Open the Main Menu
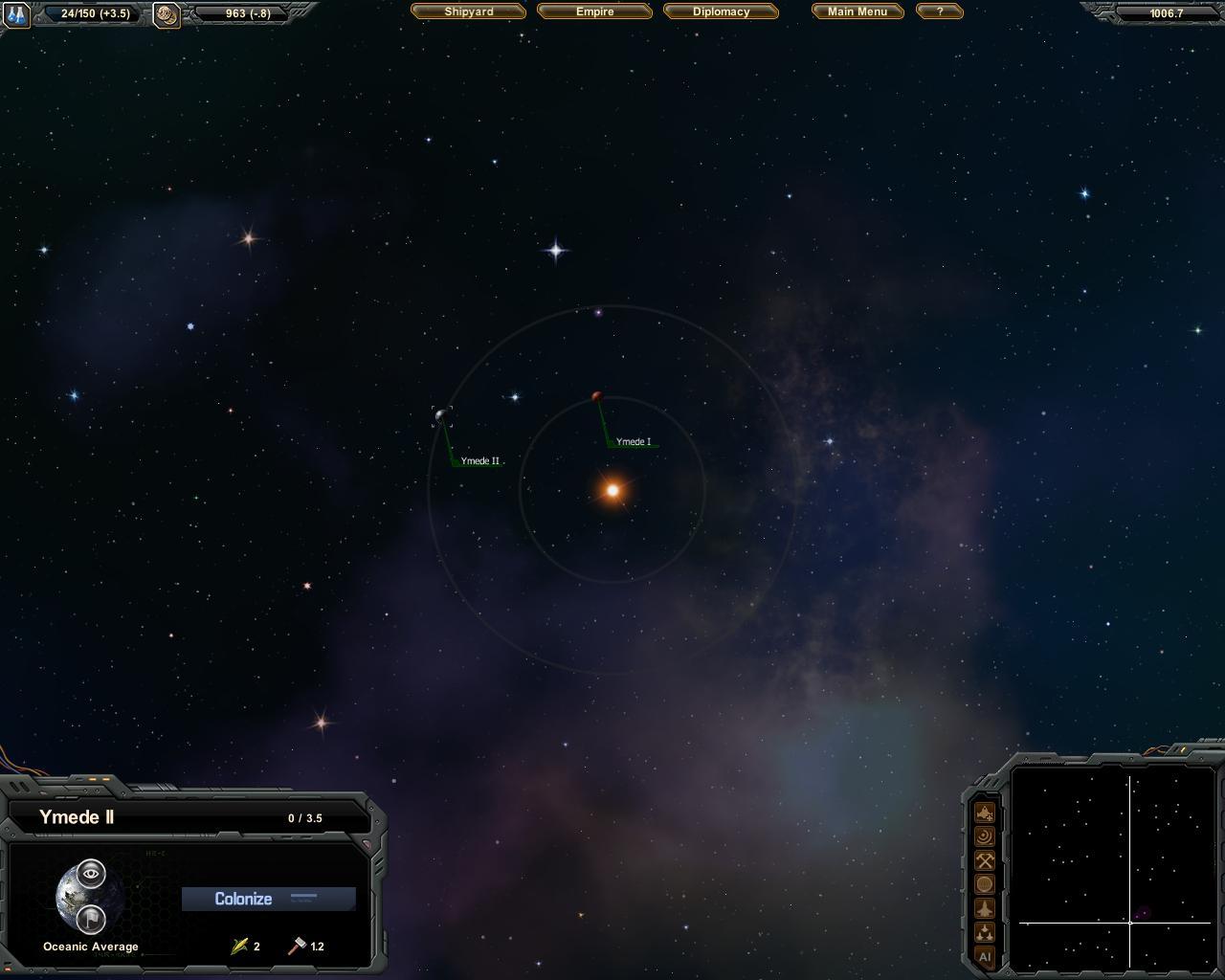The height and width of the screenshot is (980, 1225). [x=857, y=11]
